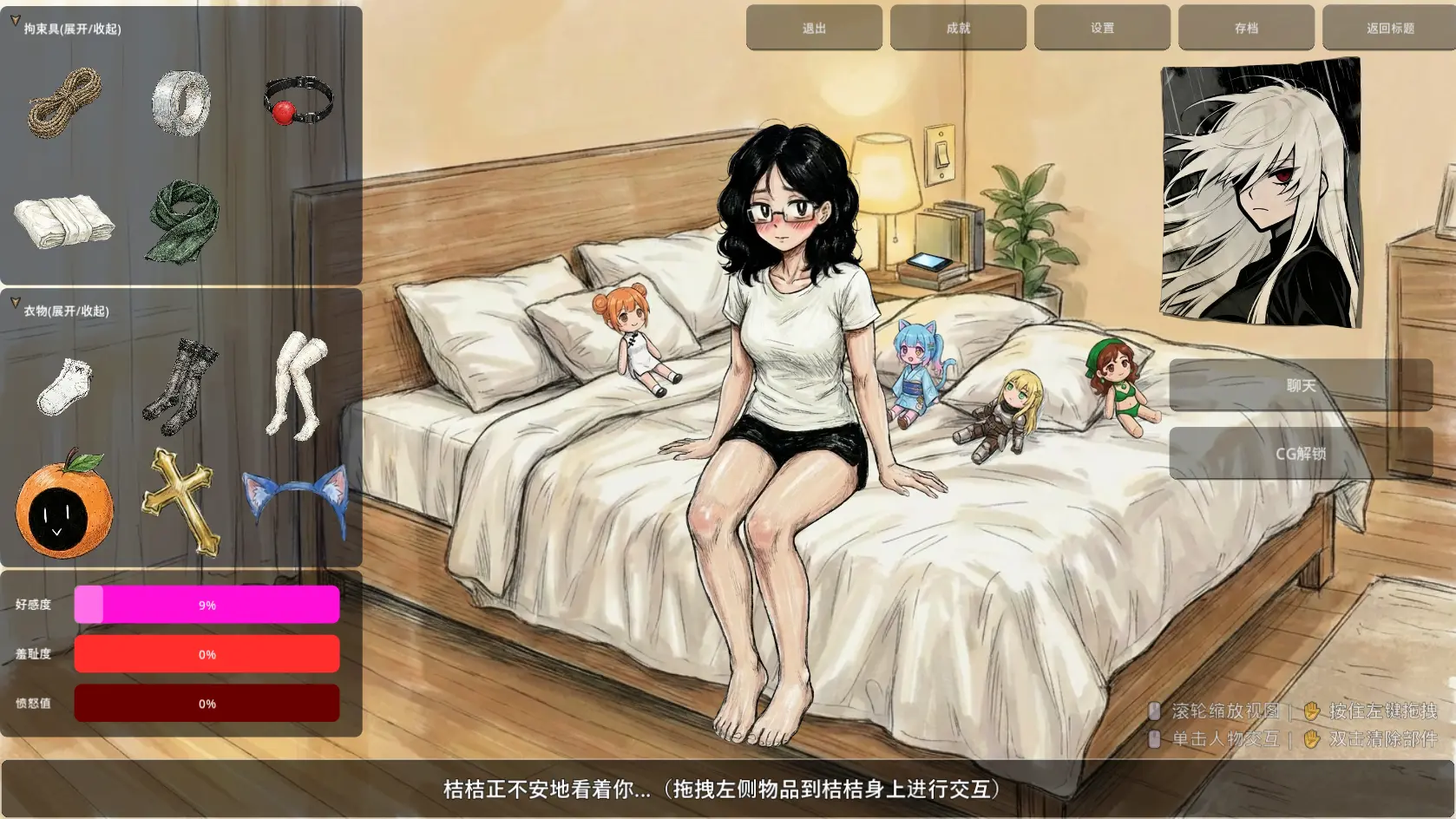Select the white socks item
Screen dimensions: 1456x819
coord(65,386)
